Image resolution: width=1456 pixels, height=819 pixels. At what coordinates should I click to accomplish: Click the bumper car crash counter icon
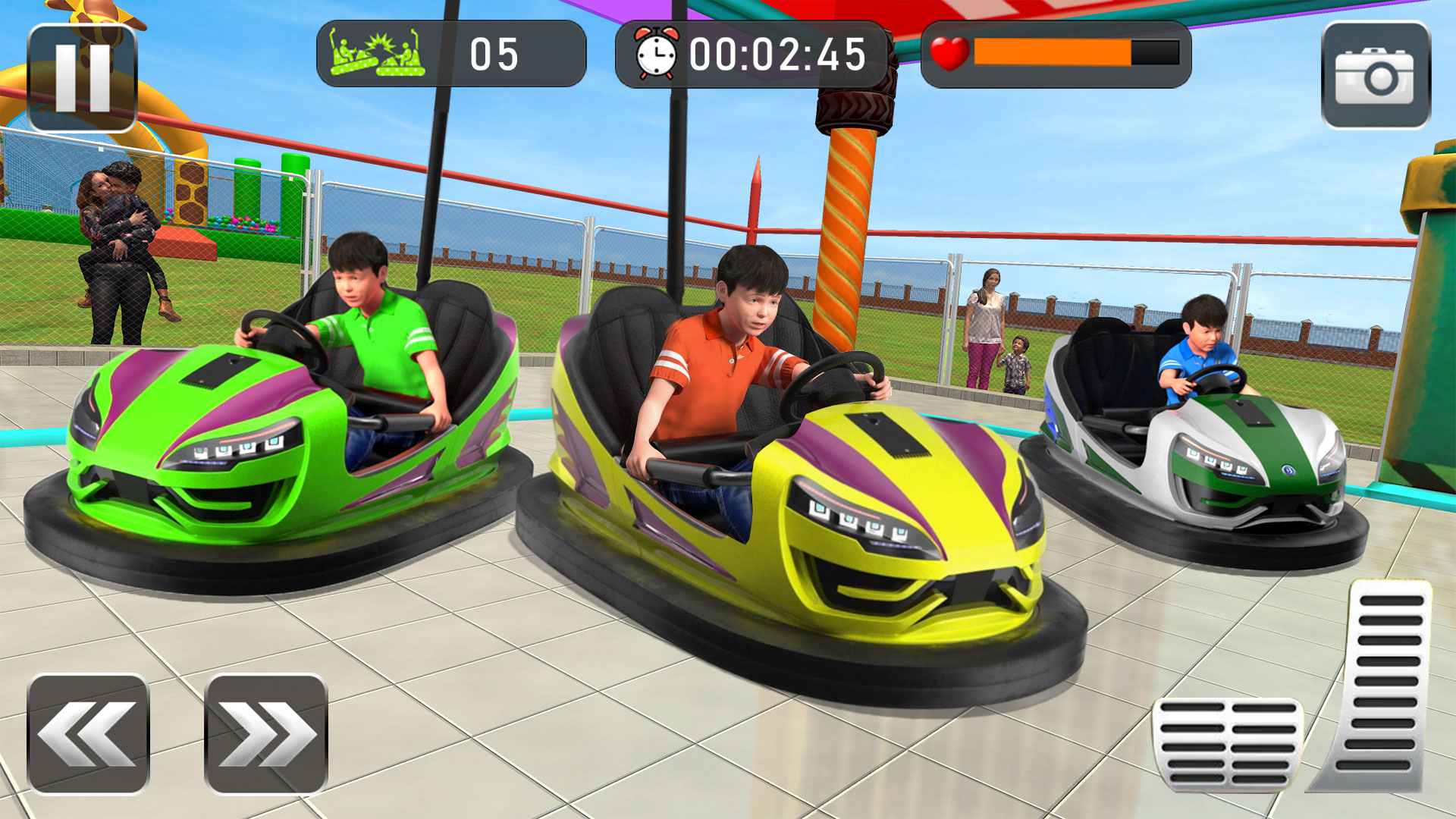tap(377, 53)
